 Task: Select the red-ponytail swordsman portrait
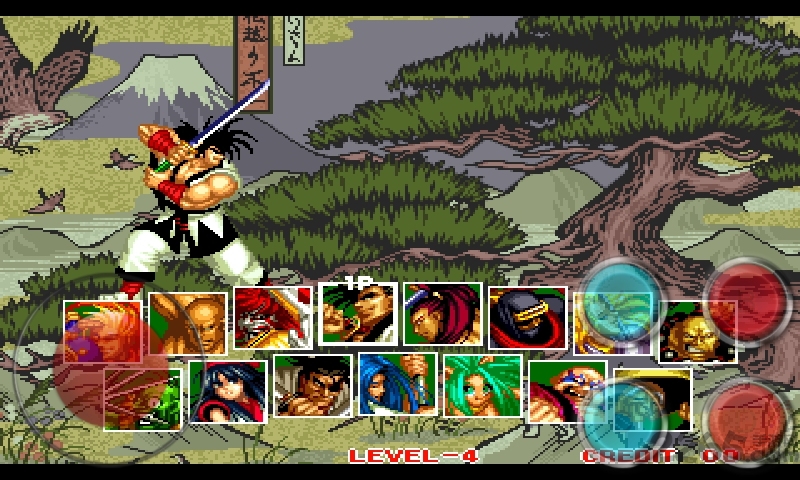click(x=442, y=316)
